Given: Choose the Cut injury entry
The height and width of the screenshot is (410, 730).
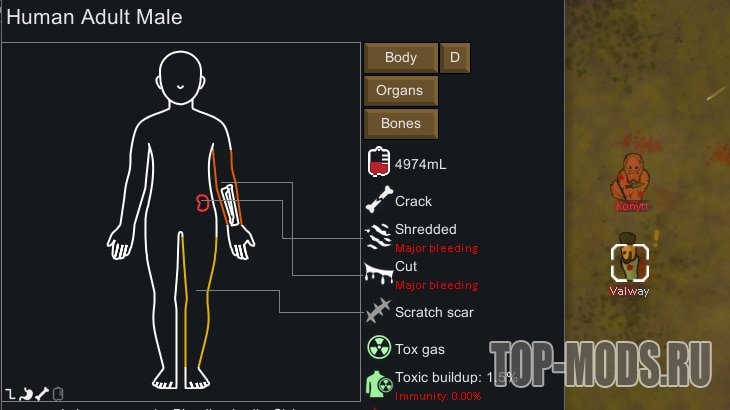Looking at the screenshot, I should 405,267.
